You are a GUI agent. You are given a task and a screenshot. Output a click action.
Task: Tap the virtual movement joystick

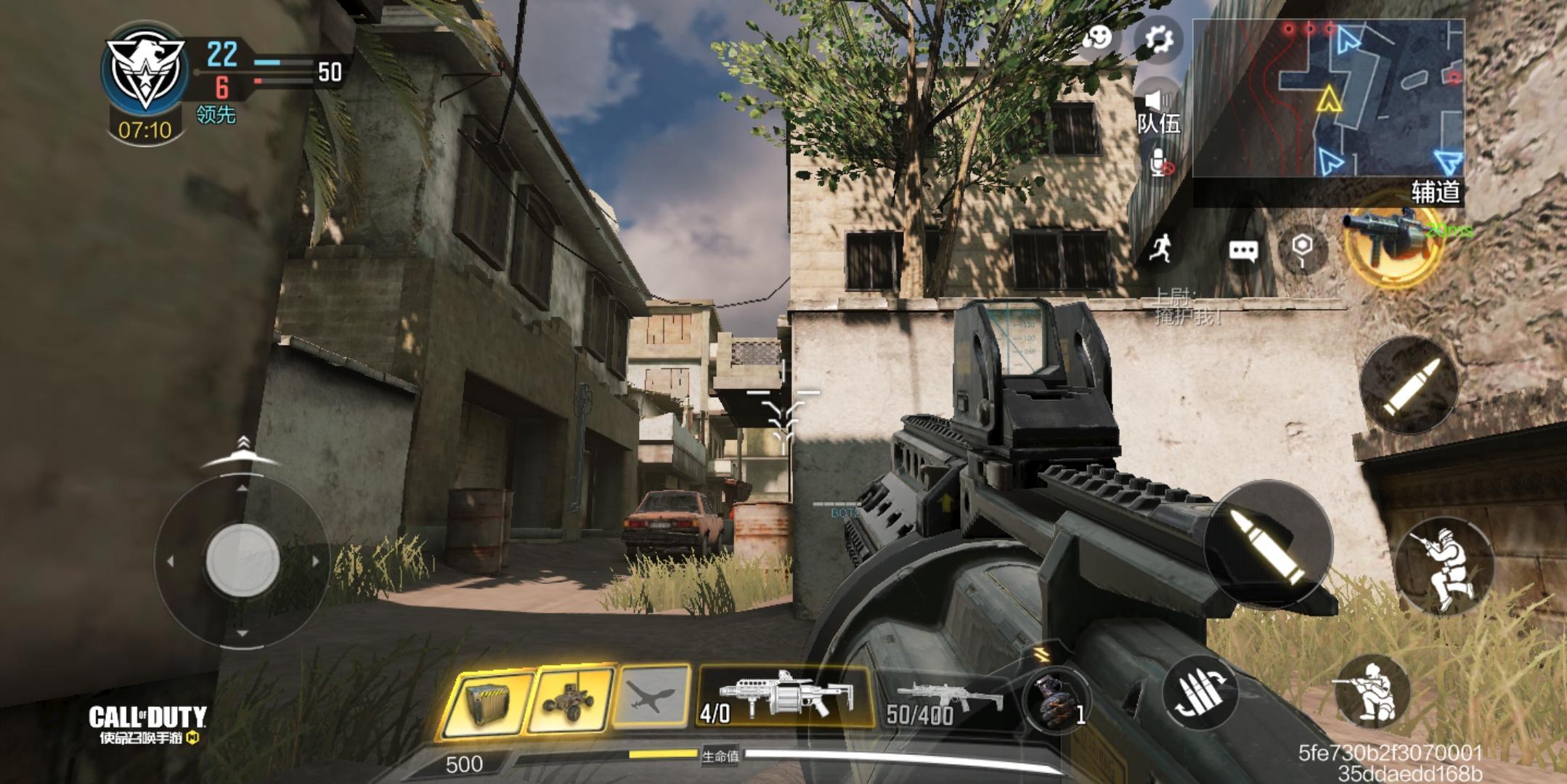pos(243,560)
